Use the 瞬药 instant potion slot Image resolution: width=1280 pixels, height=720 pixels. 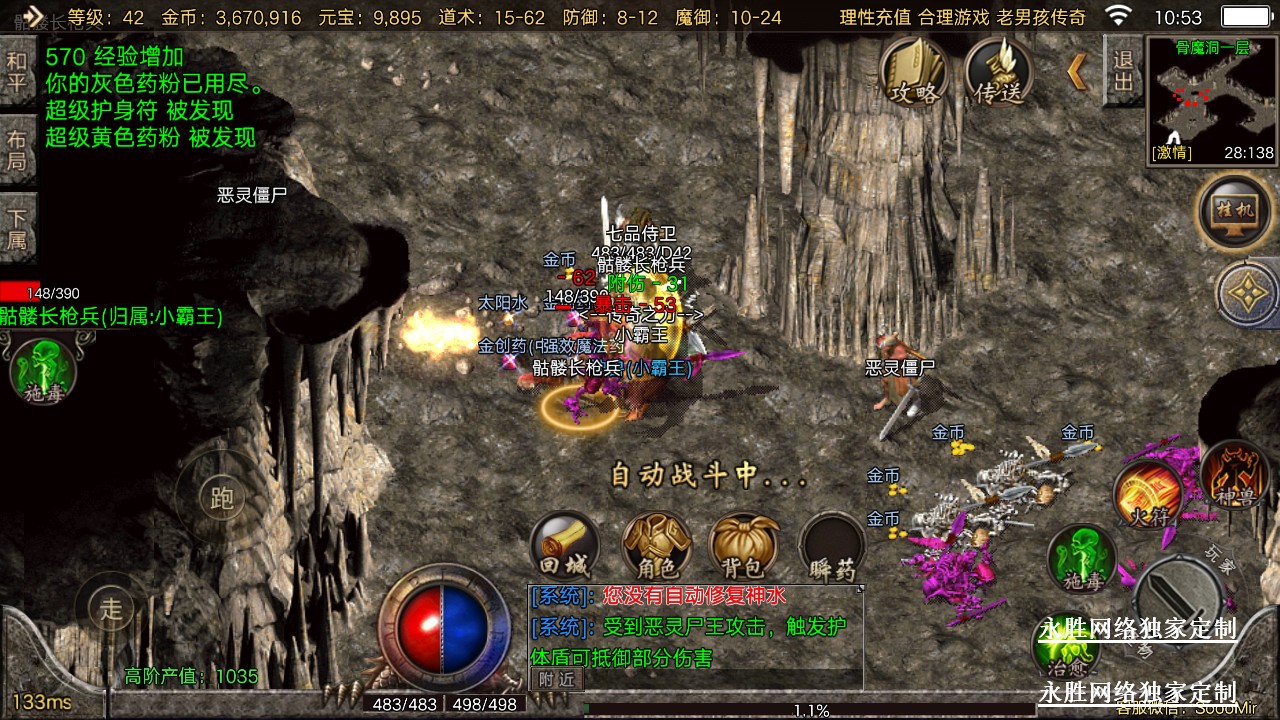point(832,548)
